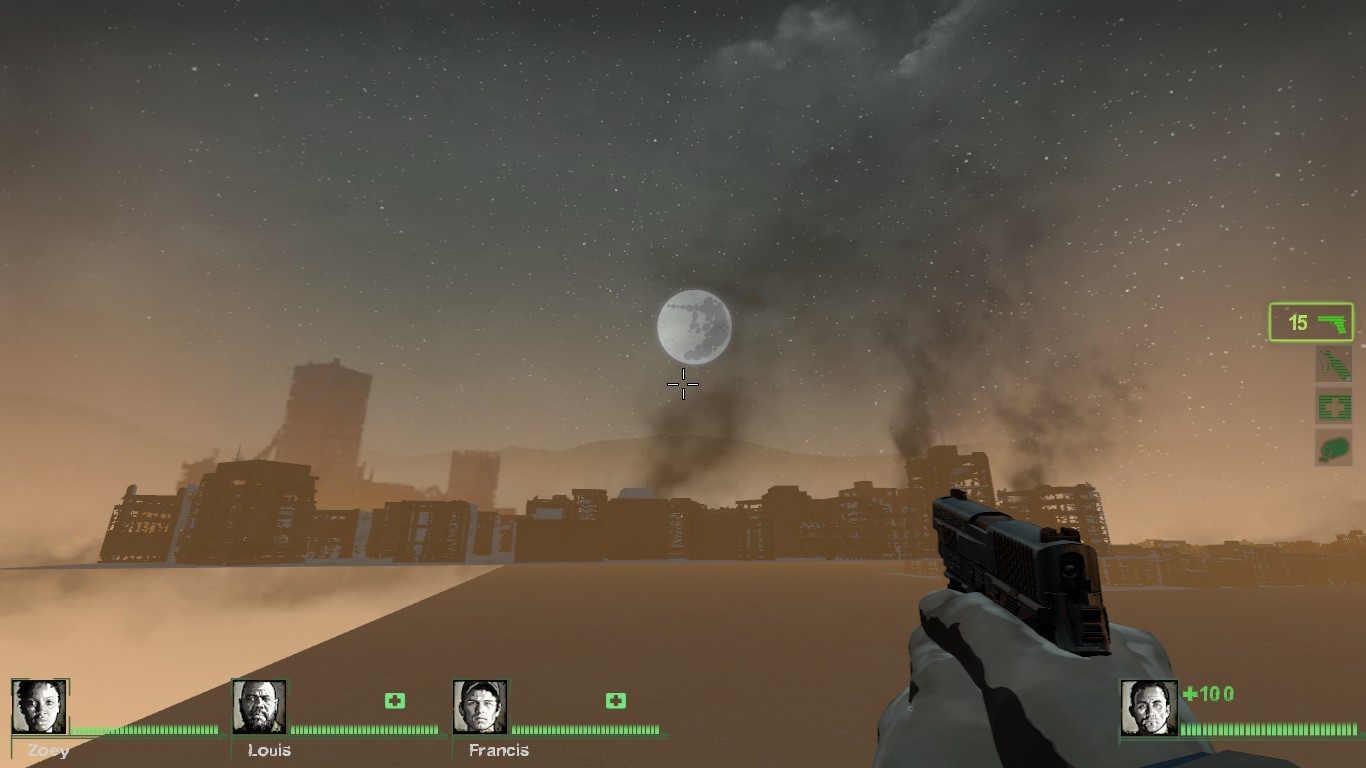Click the medkit cross icon next to Francis
This screenshot has height=768, width=1366.
pos(614,701)
